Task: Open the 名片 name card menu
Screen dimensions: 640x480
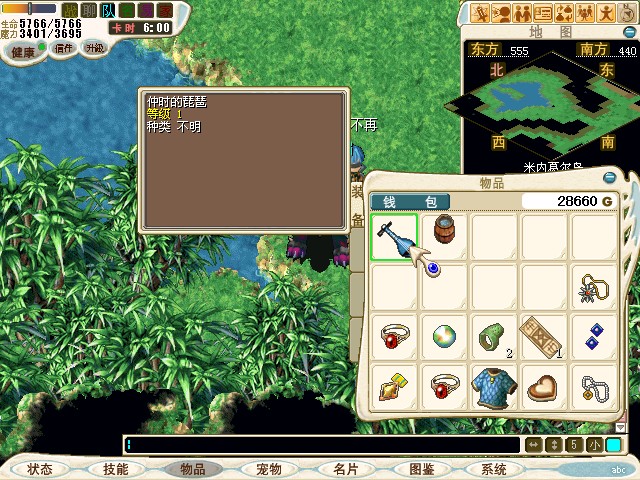Action: pyautogui.click(x=345, y=469)
